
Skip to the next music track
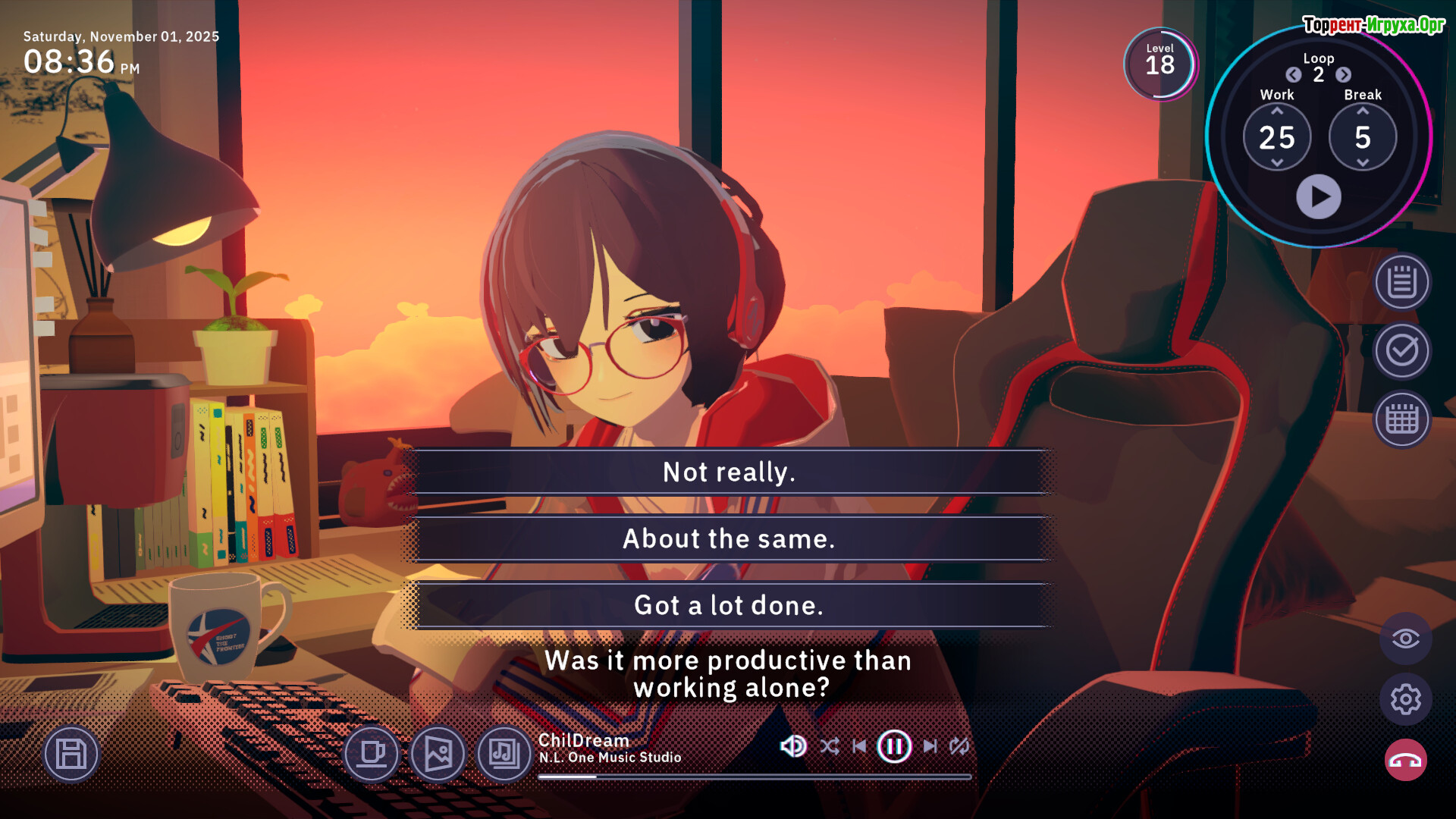click(x=930, y=747)
